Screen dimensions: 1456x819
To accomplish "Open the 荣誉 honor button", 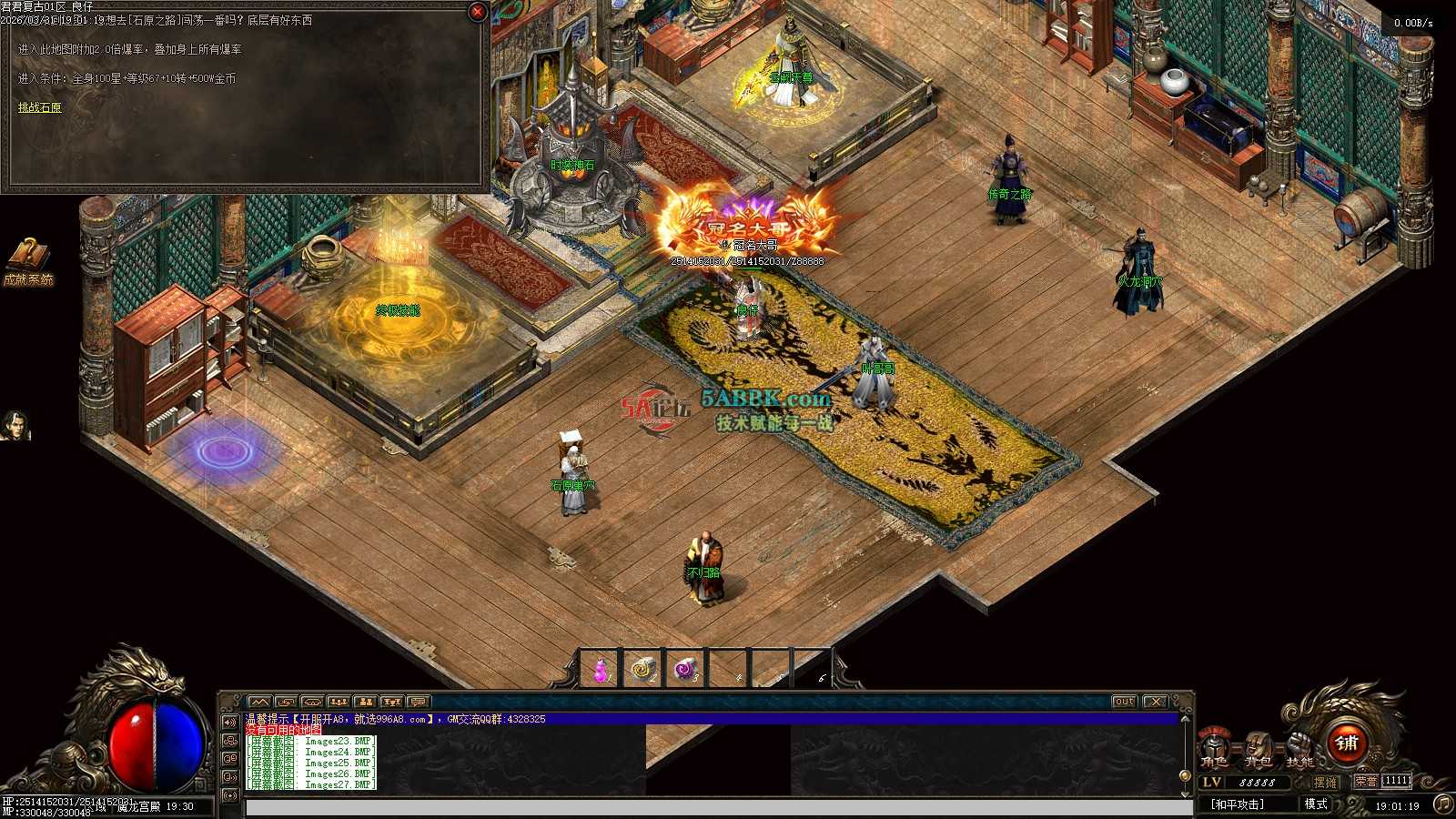I will pyautogui.click(x=1366, y=781).
